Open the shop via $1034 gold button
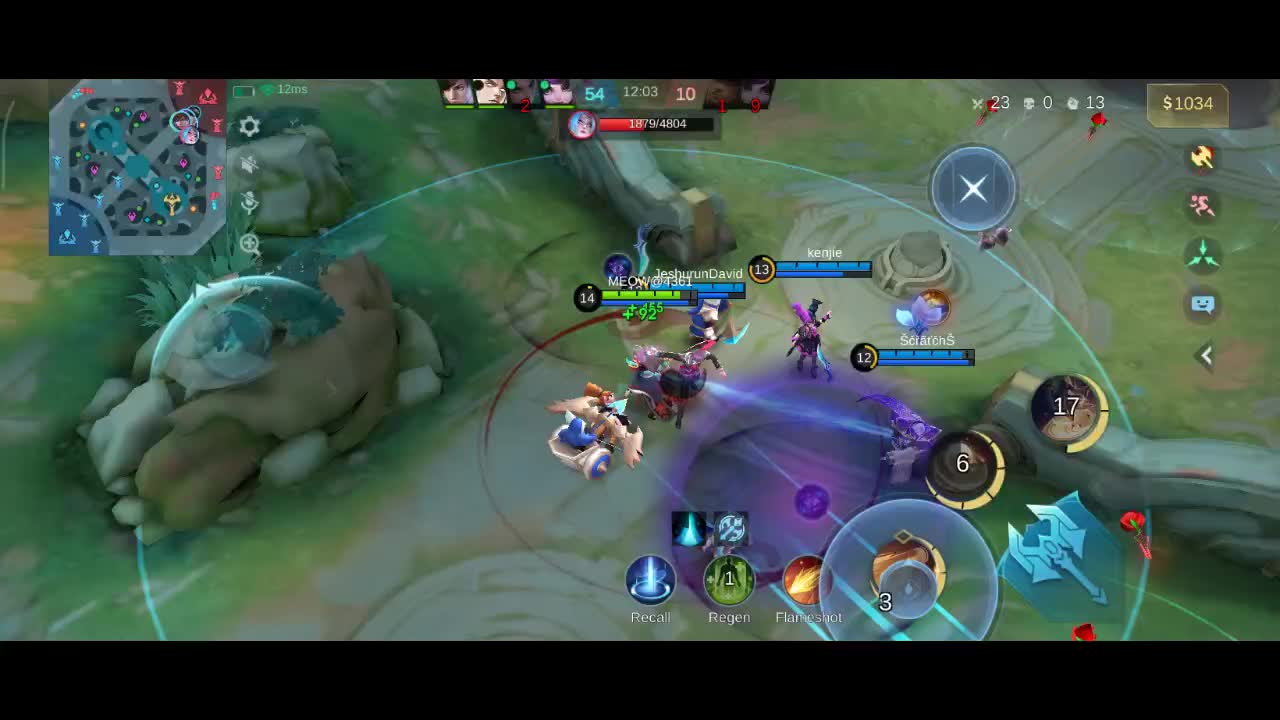This screenshot has width=1280, height=720. point(1187,104)
